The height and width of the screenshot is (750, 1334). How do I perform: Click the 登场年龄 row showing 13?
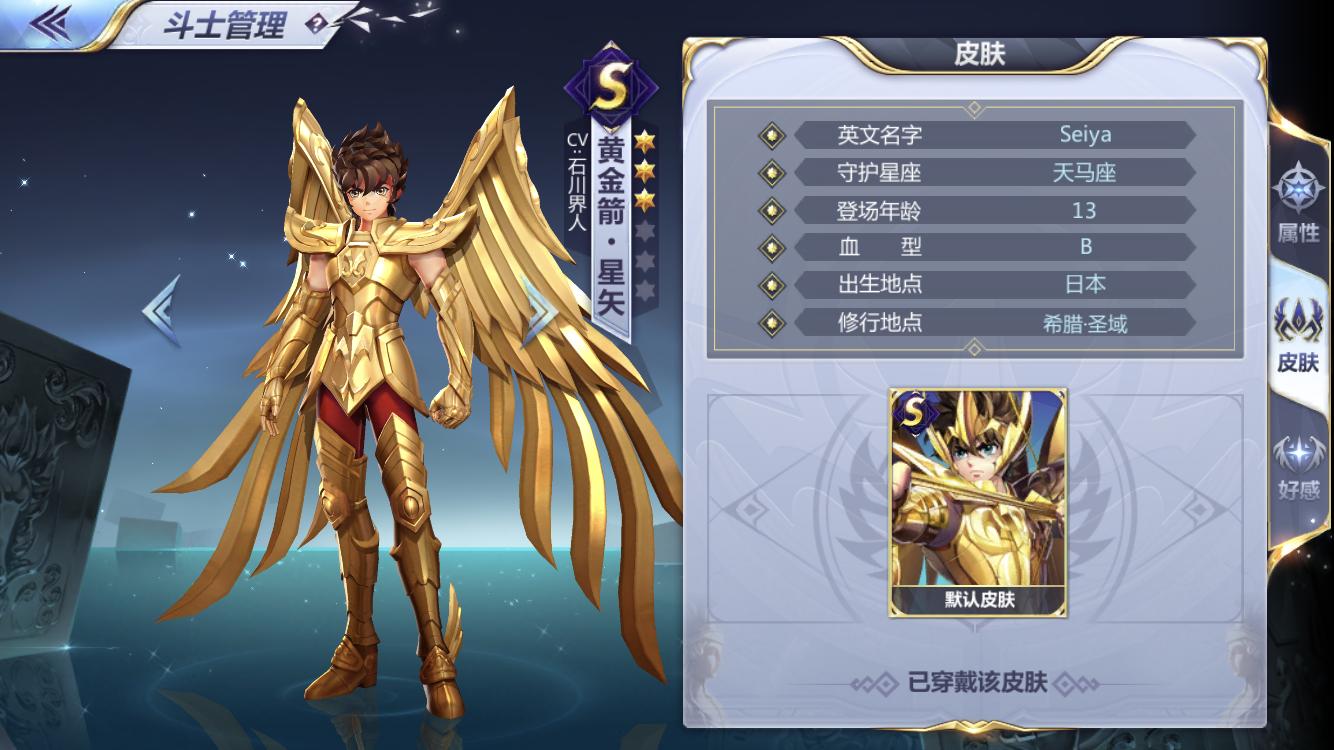[x=995, y=210]
